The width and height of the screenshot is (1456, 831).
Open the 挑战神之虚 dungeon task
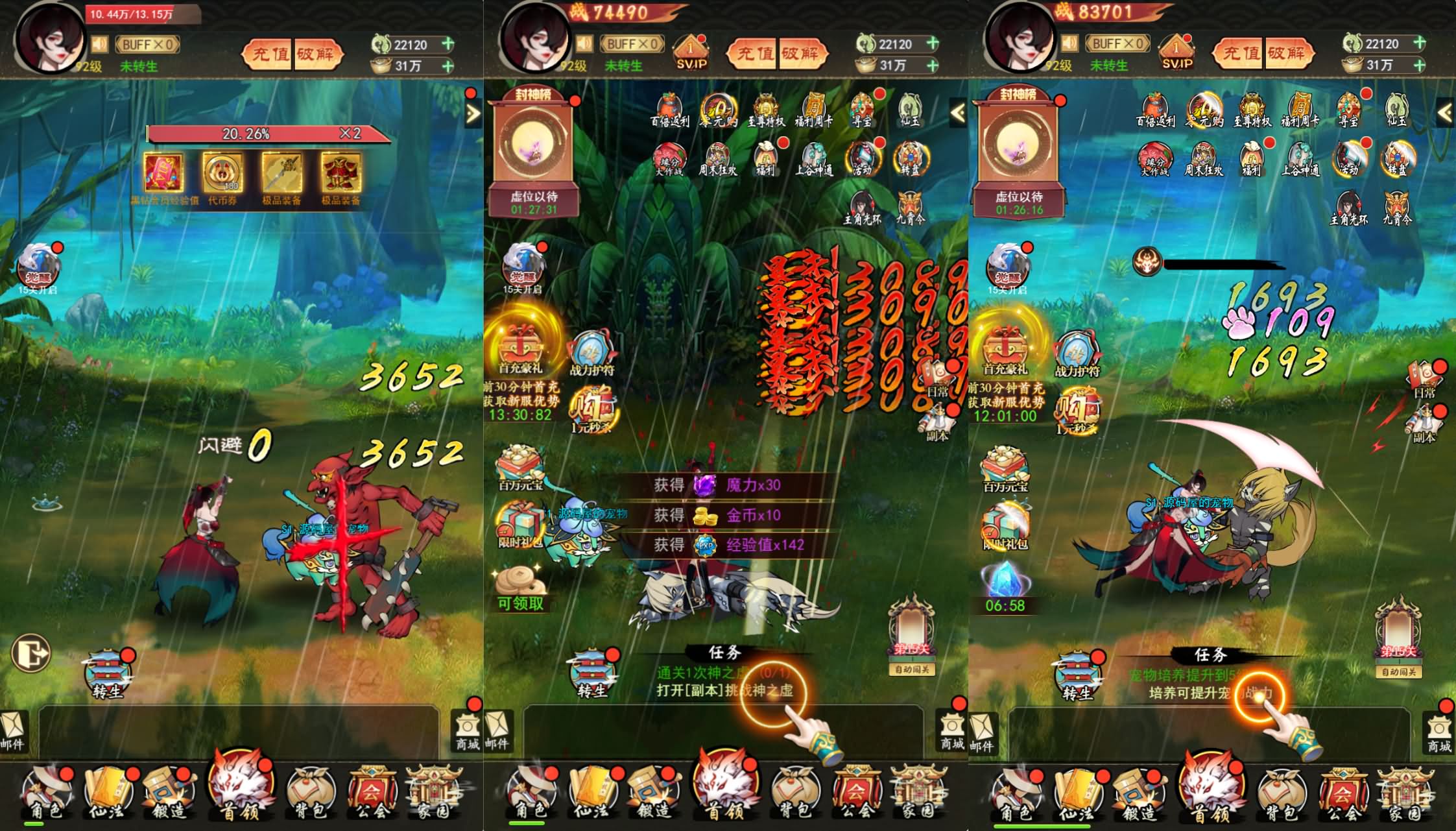click(x=724, y=690)
